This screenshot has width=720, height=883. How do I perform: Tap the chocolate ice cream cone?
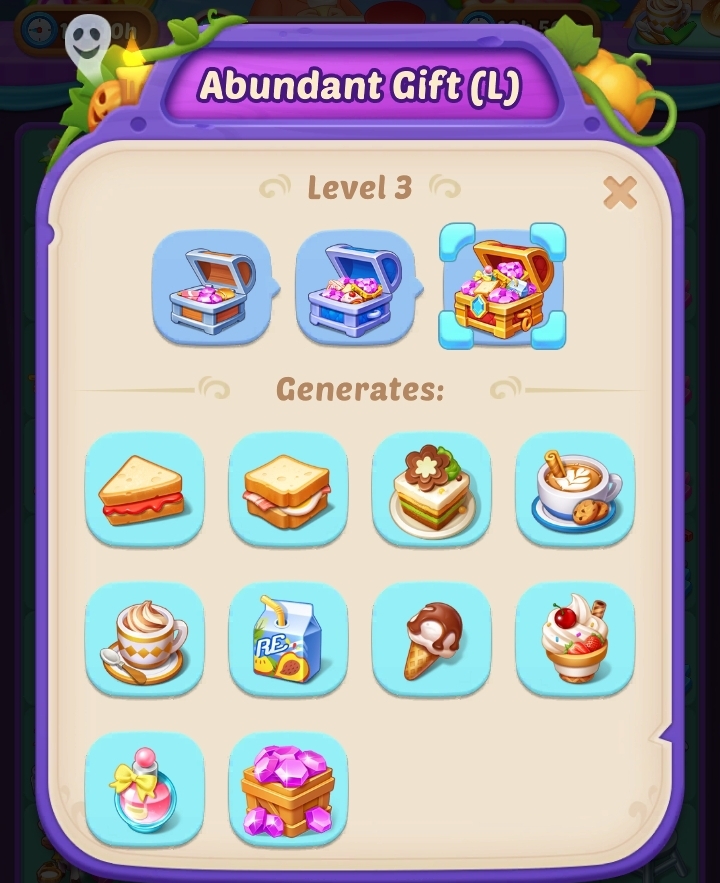[431, 640]
